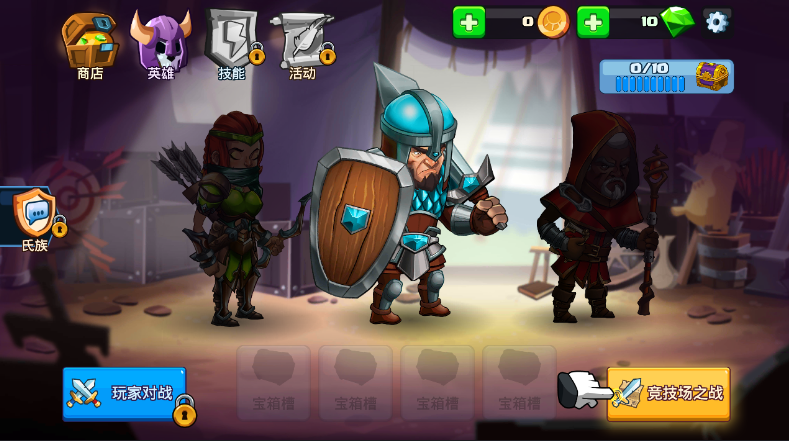Add gold coins with the plus button
This screenshot has height=441, width=789.
coord(469,22)
